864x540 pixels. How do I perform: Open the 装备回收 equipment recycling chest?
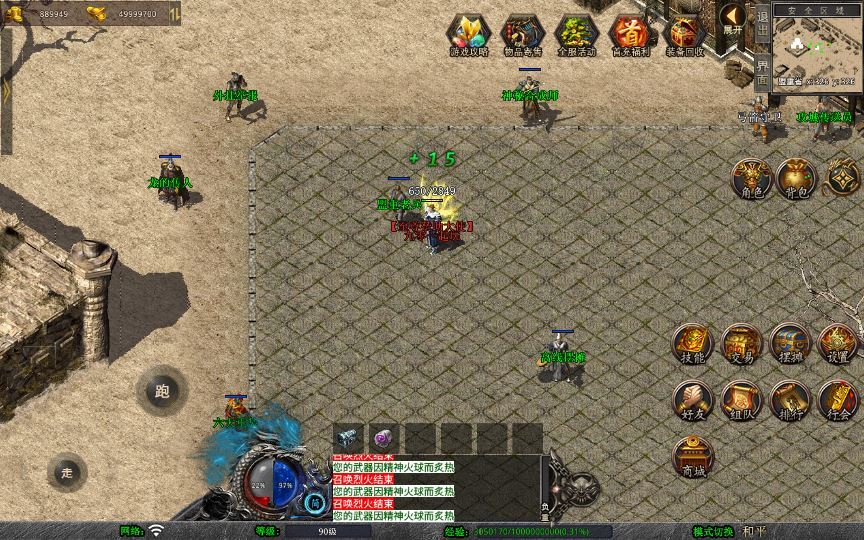click(684, 34)
